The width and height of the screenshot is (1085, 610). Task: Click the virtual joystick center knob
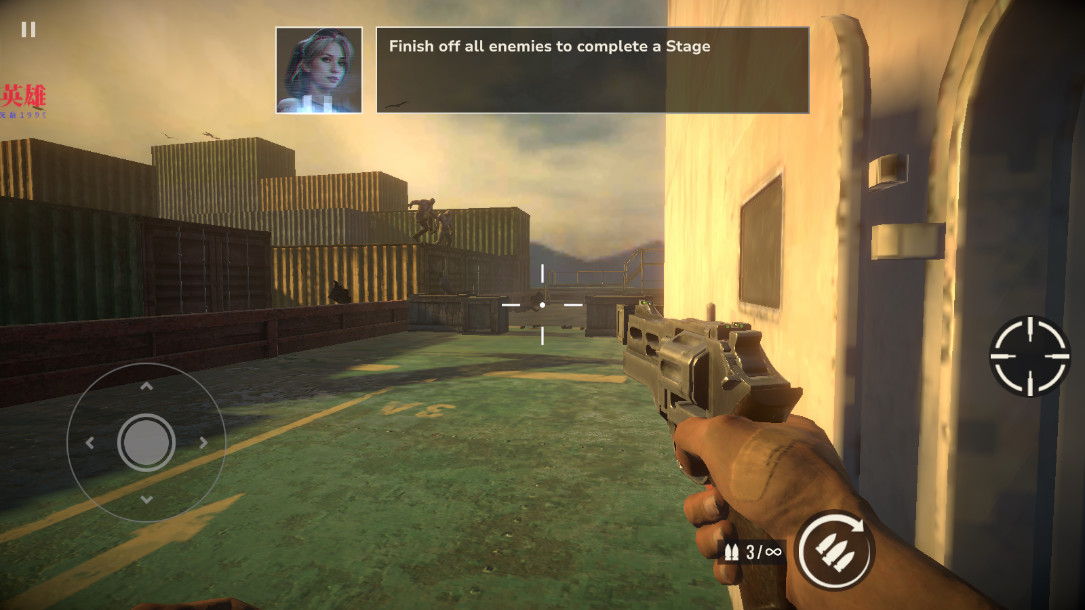click(146, 442)
